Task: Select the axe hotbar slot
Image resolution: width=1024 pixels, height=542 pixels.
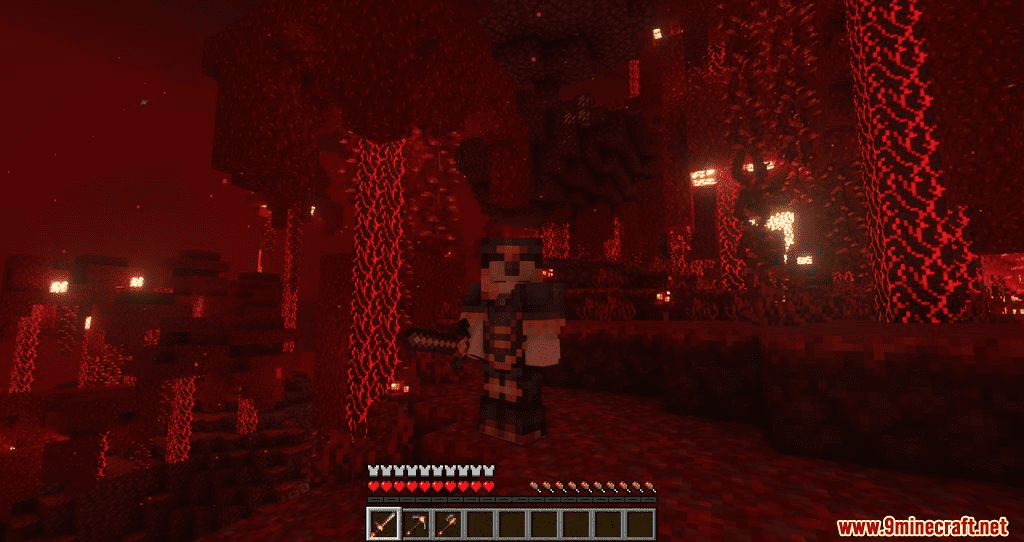Action: pos(448,522)
